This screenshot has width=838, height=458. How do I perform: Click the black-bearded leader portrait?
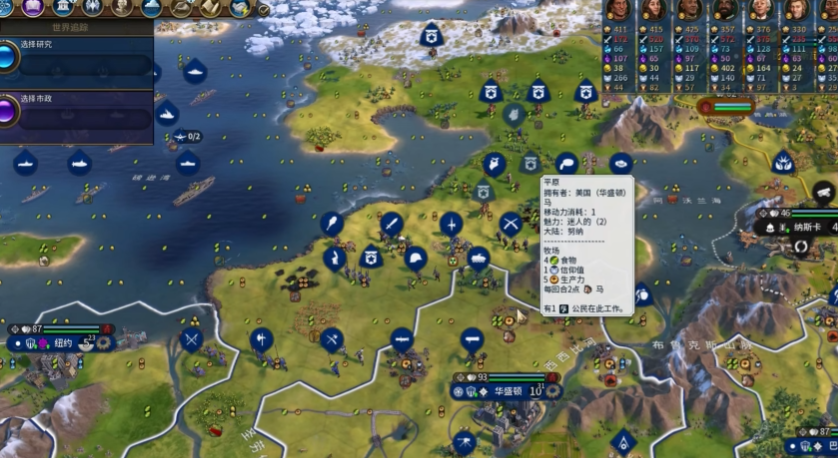pyautogui.click(x=725, y=10)
